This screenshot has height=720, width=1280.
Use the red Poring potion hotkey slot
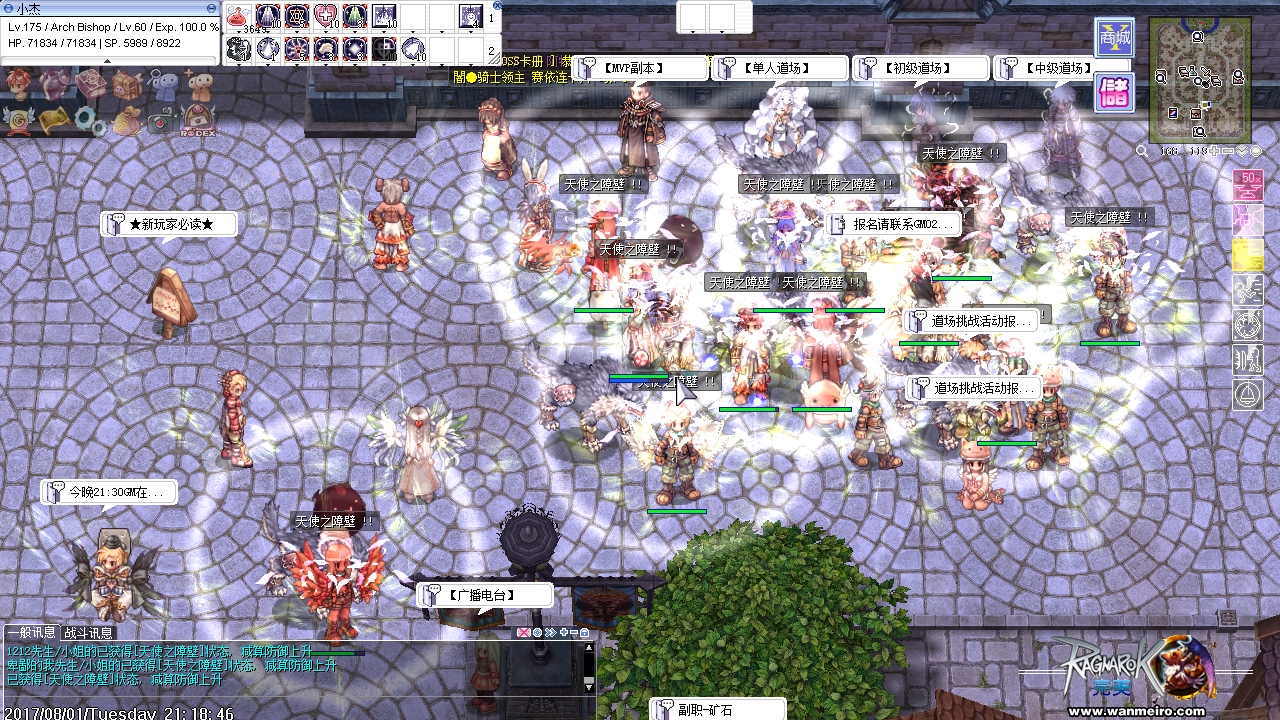239,17
